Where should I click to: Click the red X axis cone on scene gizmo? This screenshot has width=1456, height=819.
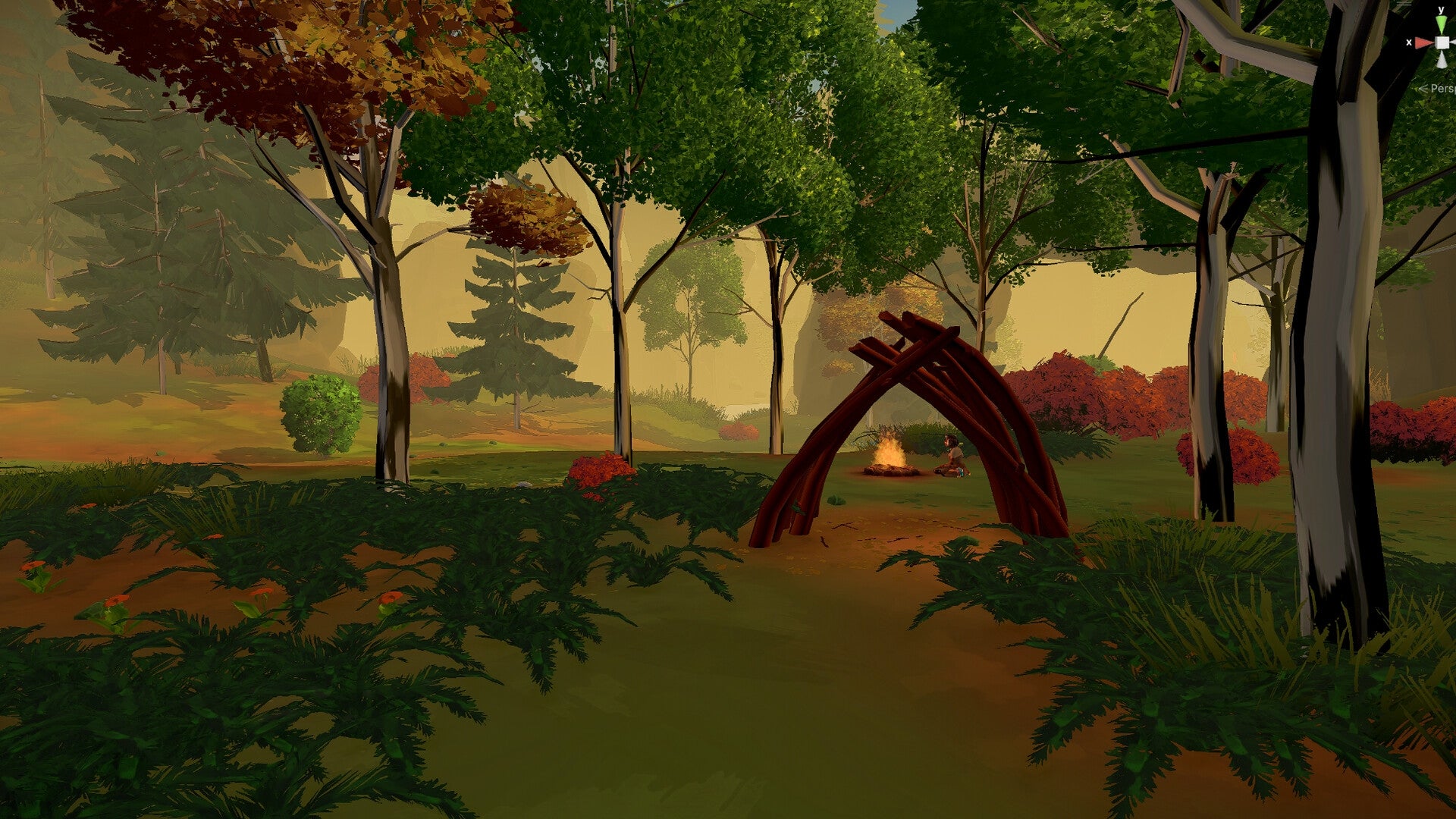tap(1423, 42)
